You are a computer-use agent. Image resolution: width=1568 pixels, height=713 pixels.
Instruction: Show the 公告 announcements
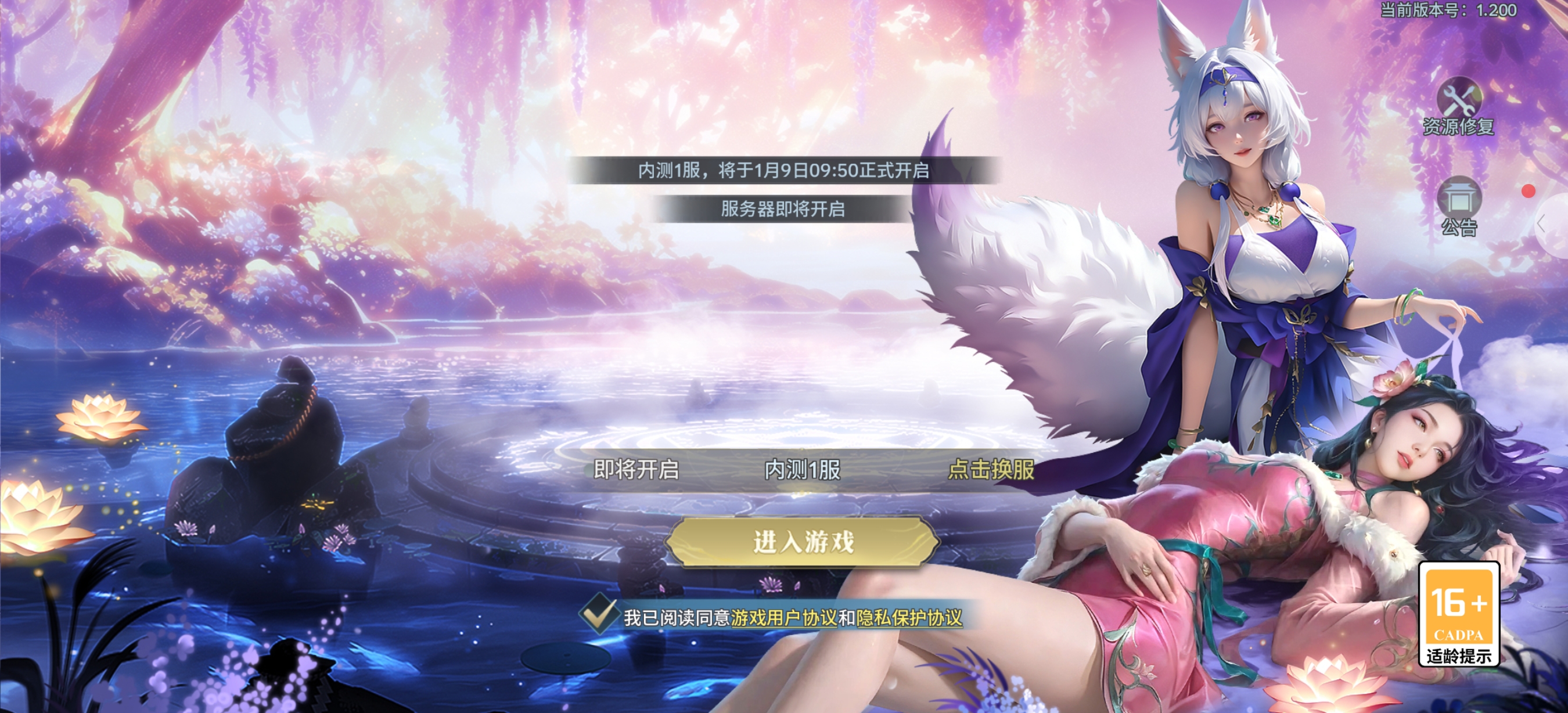tap(1458, 207)
